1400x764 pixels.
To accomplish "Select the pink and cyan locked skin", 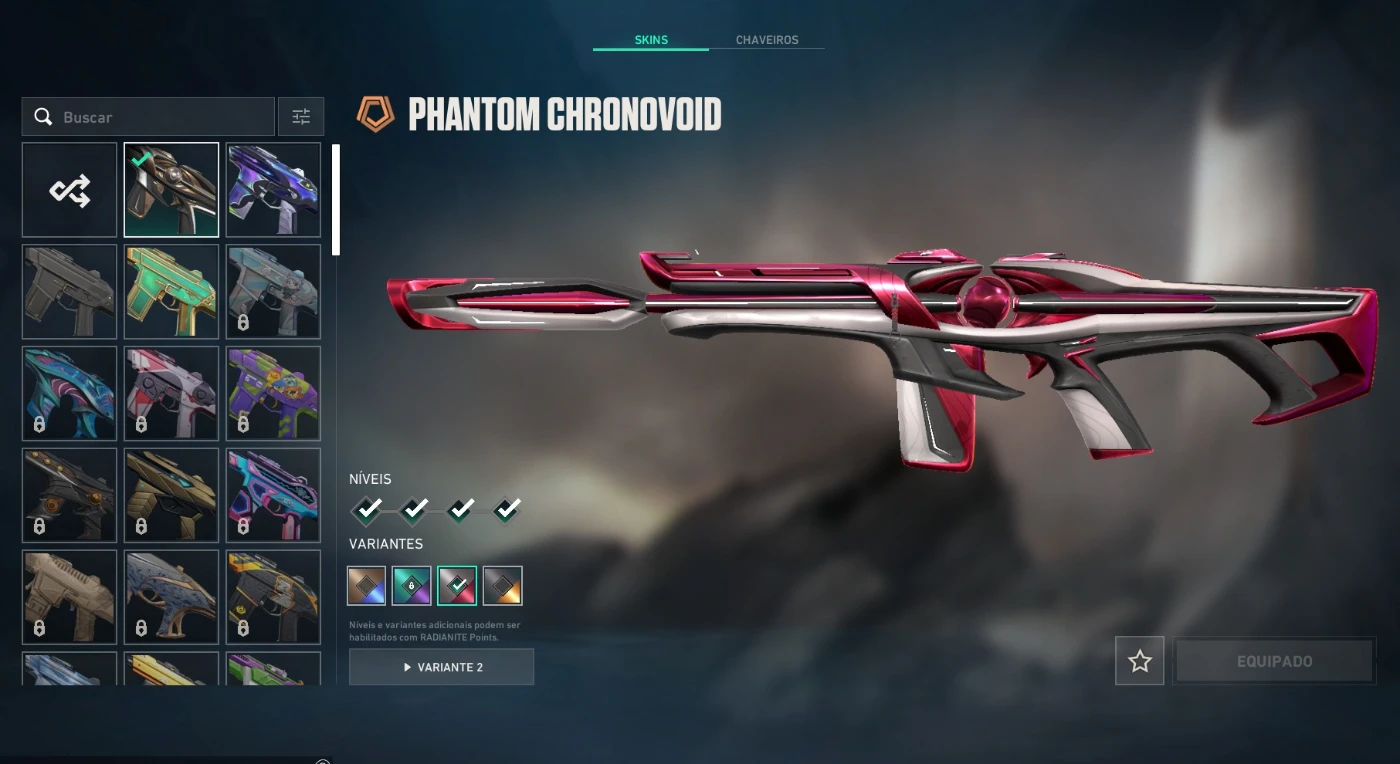I will click(273, 496).
